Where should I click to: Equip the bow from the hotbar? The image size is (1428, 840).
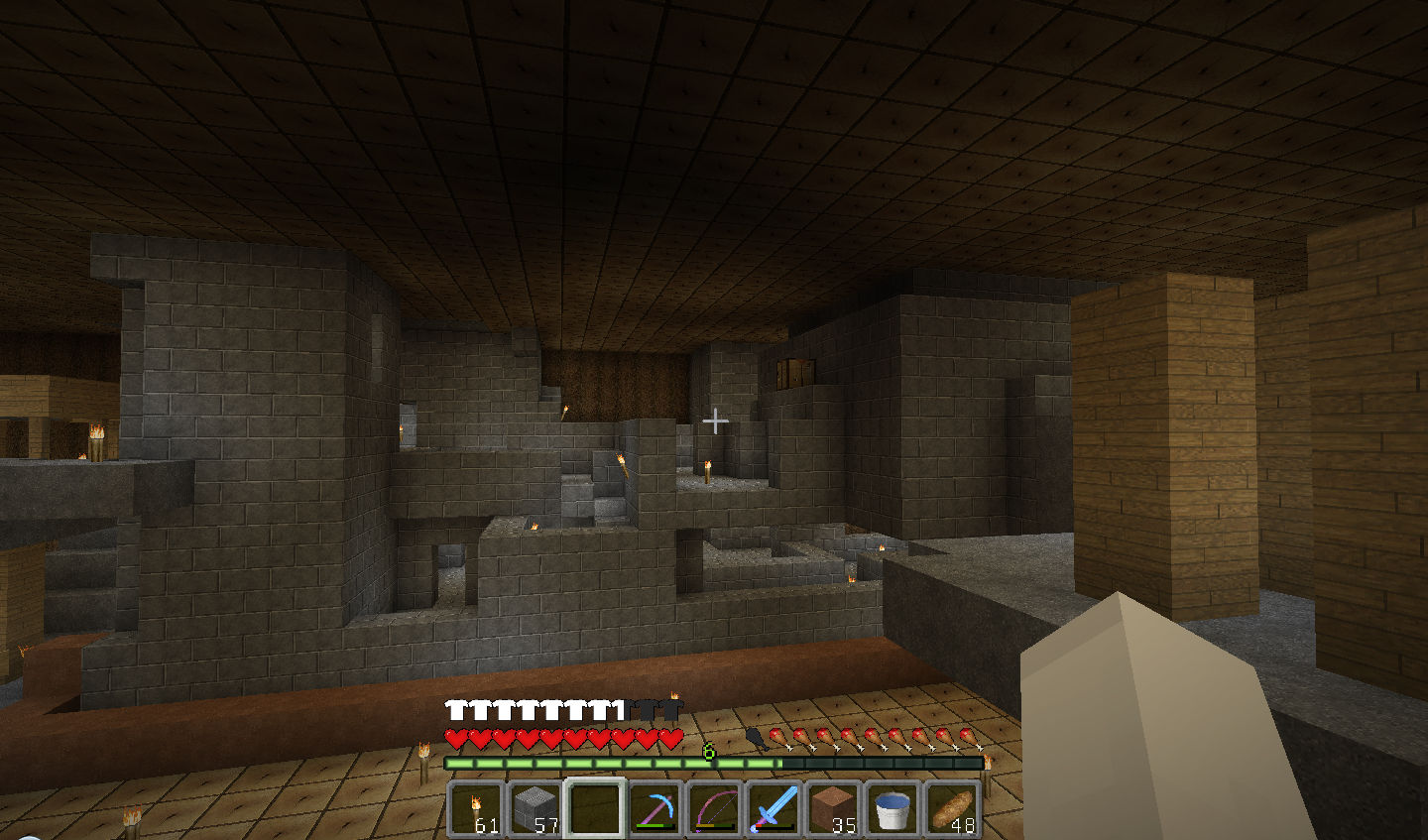point(714,808)
